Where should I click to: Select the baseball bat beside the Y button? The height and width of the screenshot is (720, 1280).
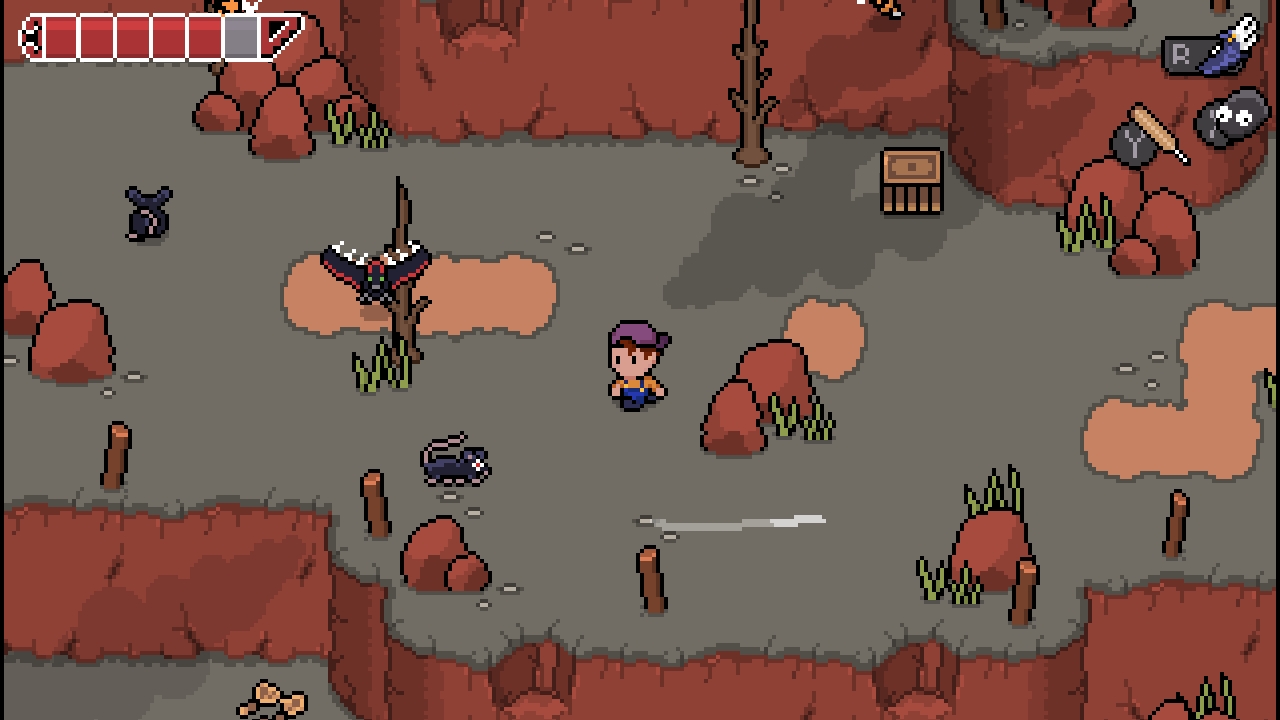click(1152, 128)
